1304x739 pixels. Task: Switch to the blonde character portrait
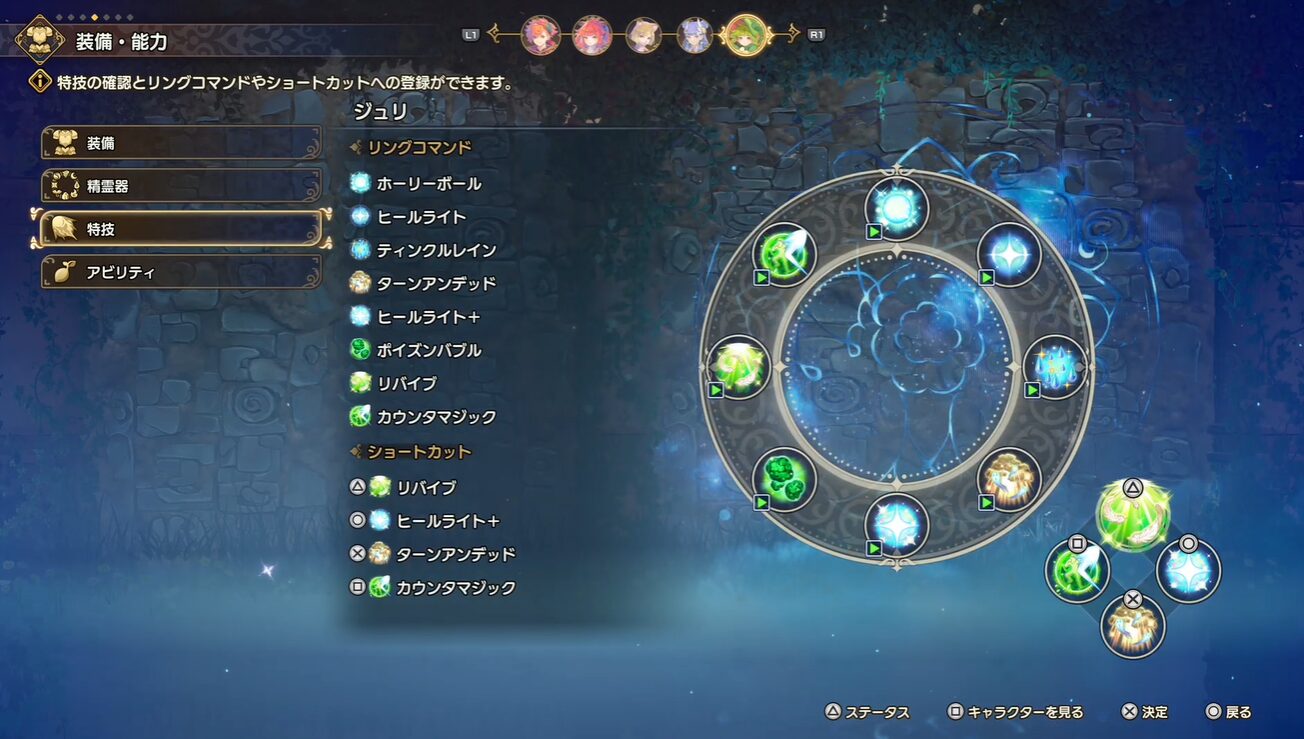[643, 36]
